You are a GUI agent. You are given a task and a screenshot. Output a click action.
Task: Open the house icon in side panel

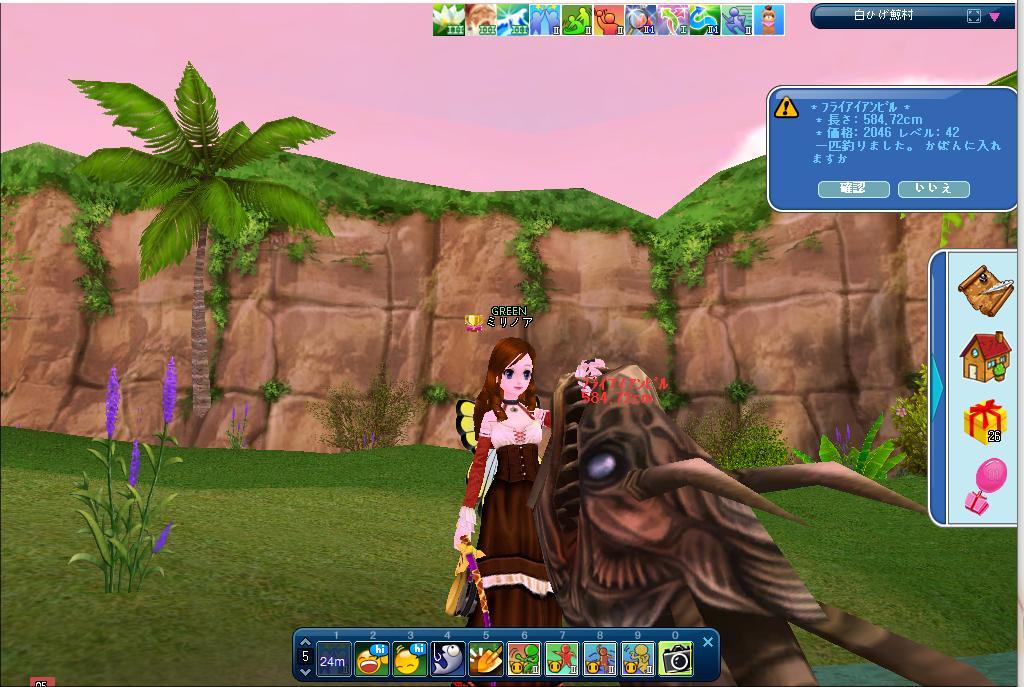[985, 357]
